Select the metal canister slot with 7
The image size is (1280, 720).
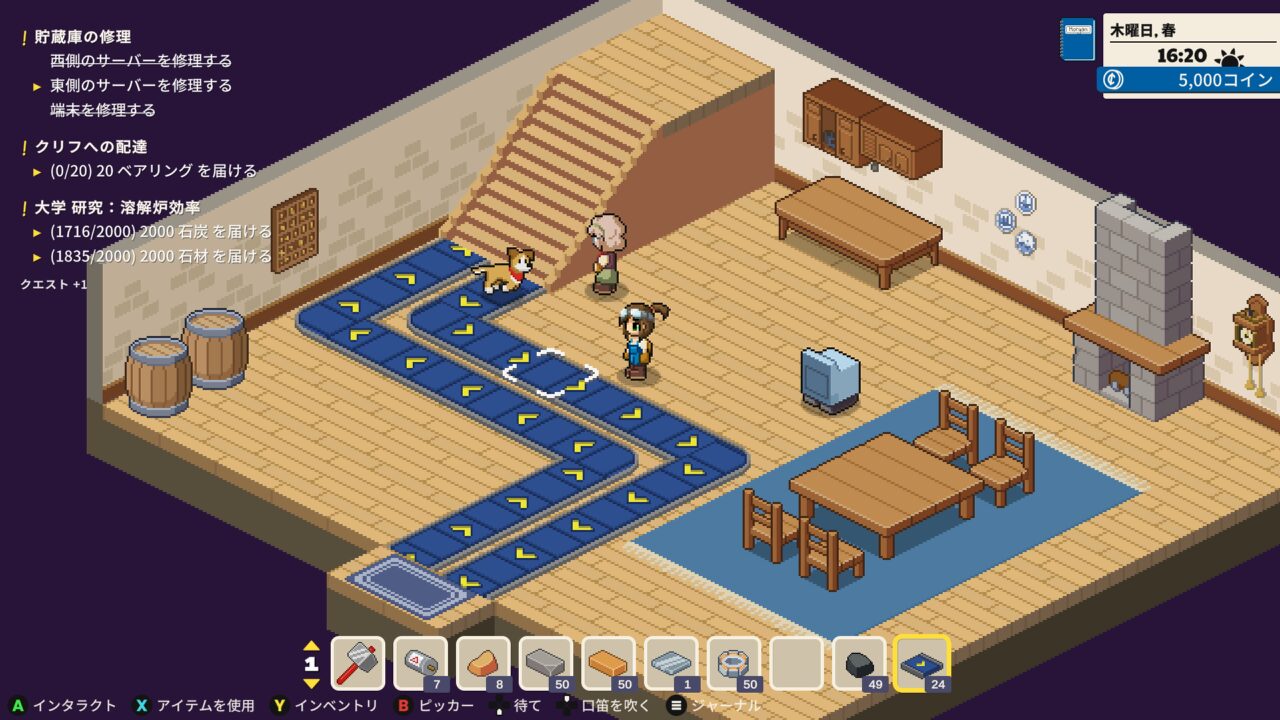point(420,663)
